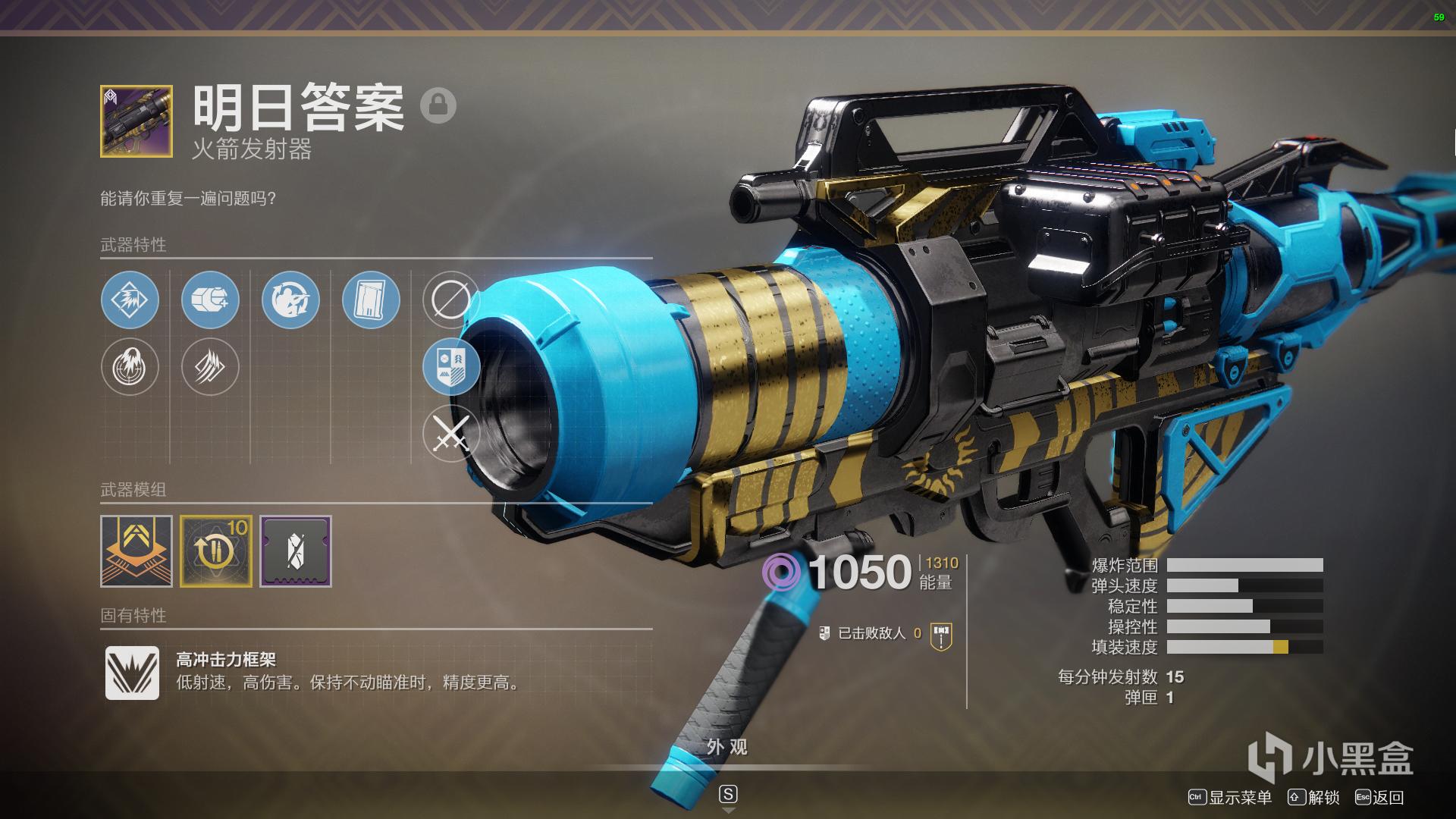
Task: Open the purple crossed-out crystal mod socket
Action: (296, 551)
